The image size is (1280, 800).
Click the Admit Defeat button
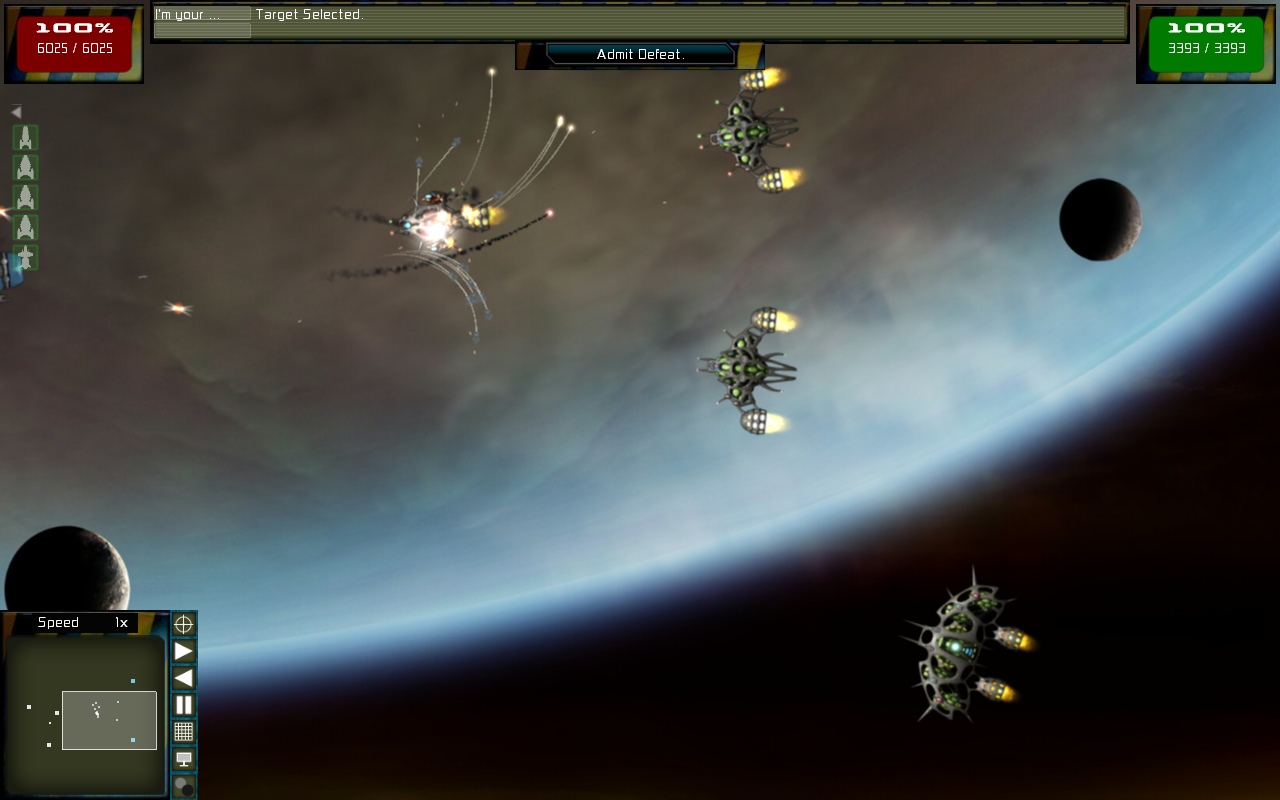coord(640,55)
